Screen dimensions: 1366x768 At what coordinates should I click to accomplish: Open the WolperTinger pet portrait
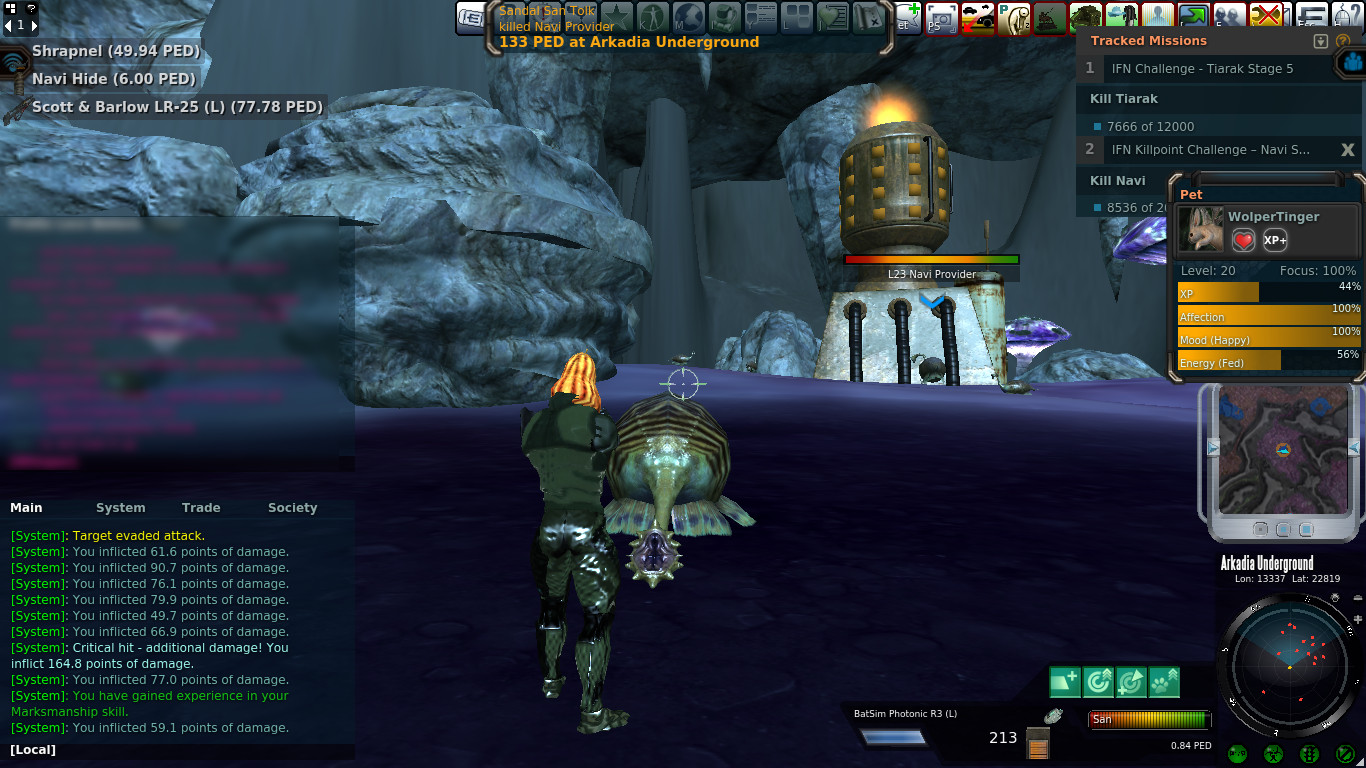(x=1200, y=231)
